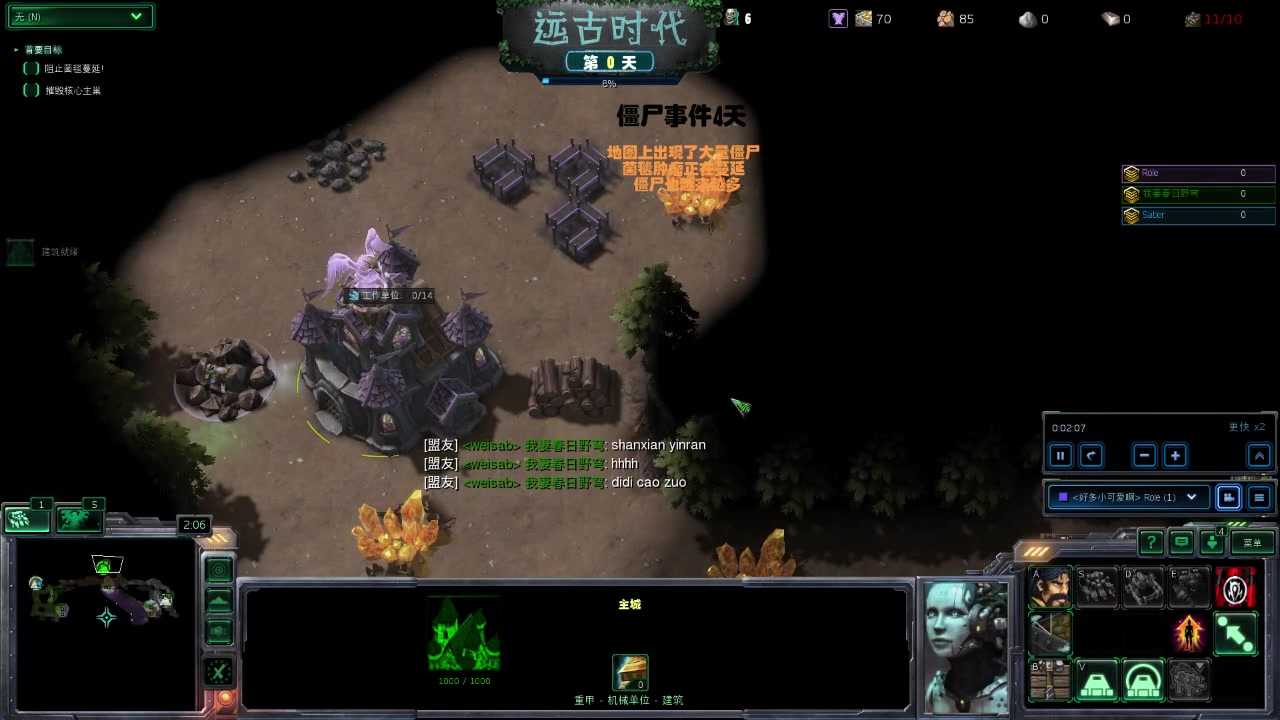Collapse the replay control panel

pos(1259,456)
